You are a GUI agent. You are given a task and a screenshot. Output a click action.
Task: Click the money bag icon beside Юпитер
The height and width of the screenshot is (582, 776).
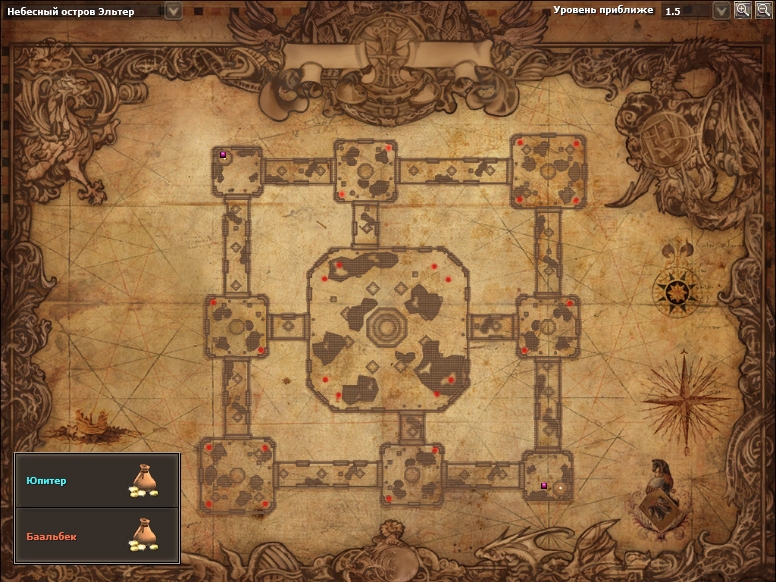[x=143, y=481]
